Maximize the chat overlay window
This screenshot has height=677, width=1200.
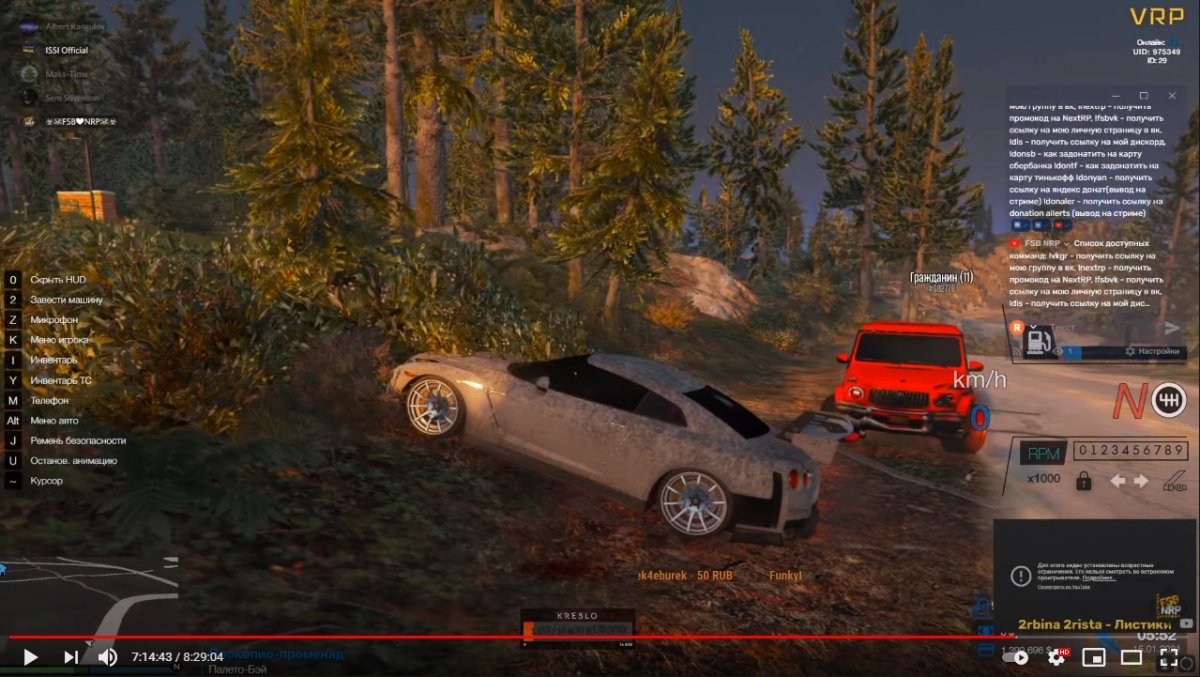click(1144, 95)
